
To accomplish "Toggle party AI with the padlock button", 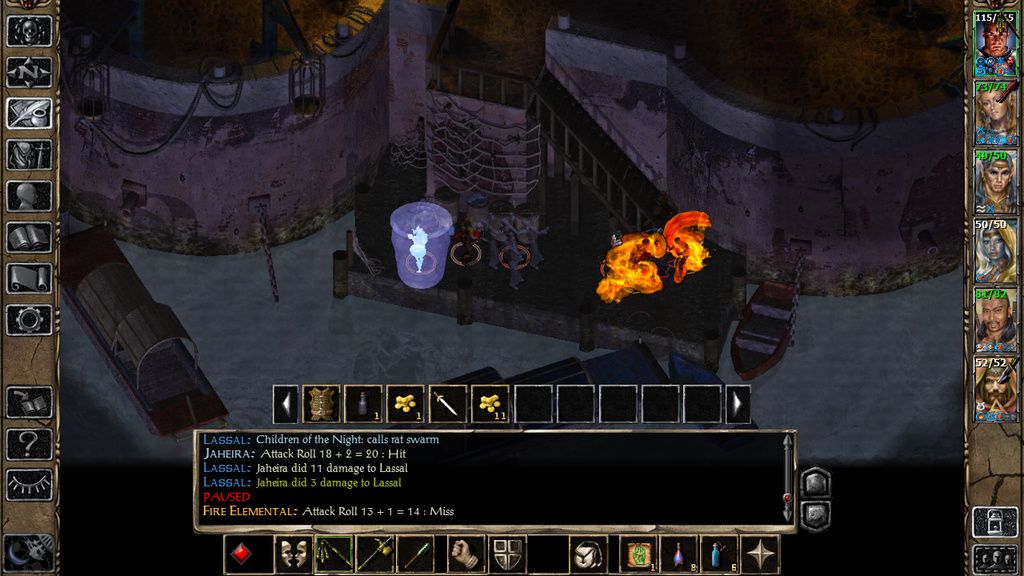I will tap(995, 522).
